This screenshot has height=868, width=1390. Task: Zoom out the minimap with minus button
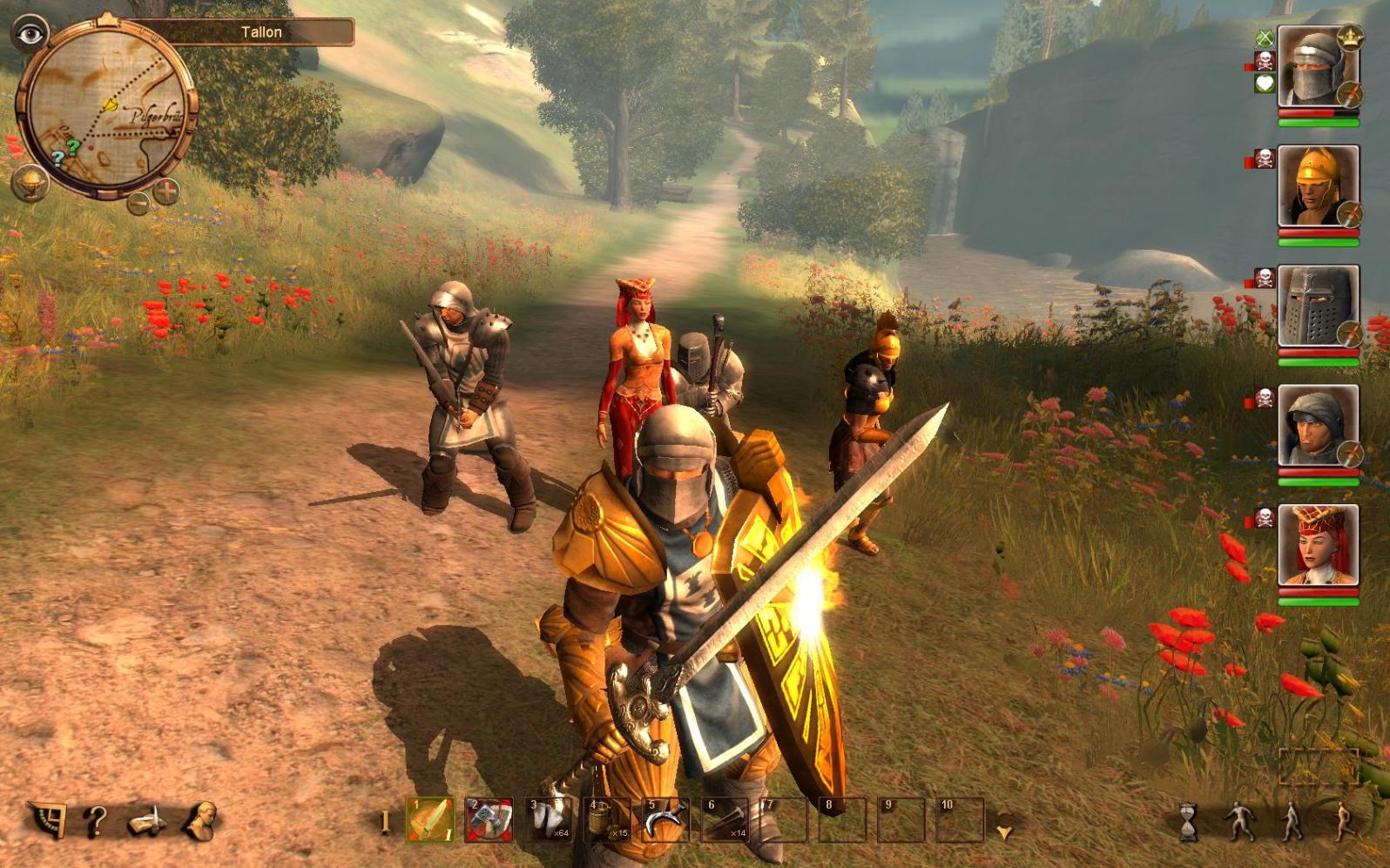coord(138,203)
